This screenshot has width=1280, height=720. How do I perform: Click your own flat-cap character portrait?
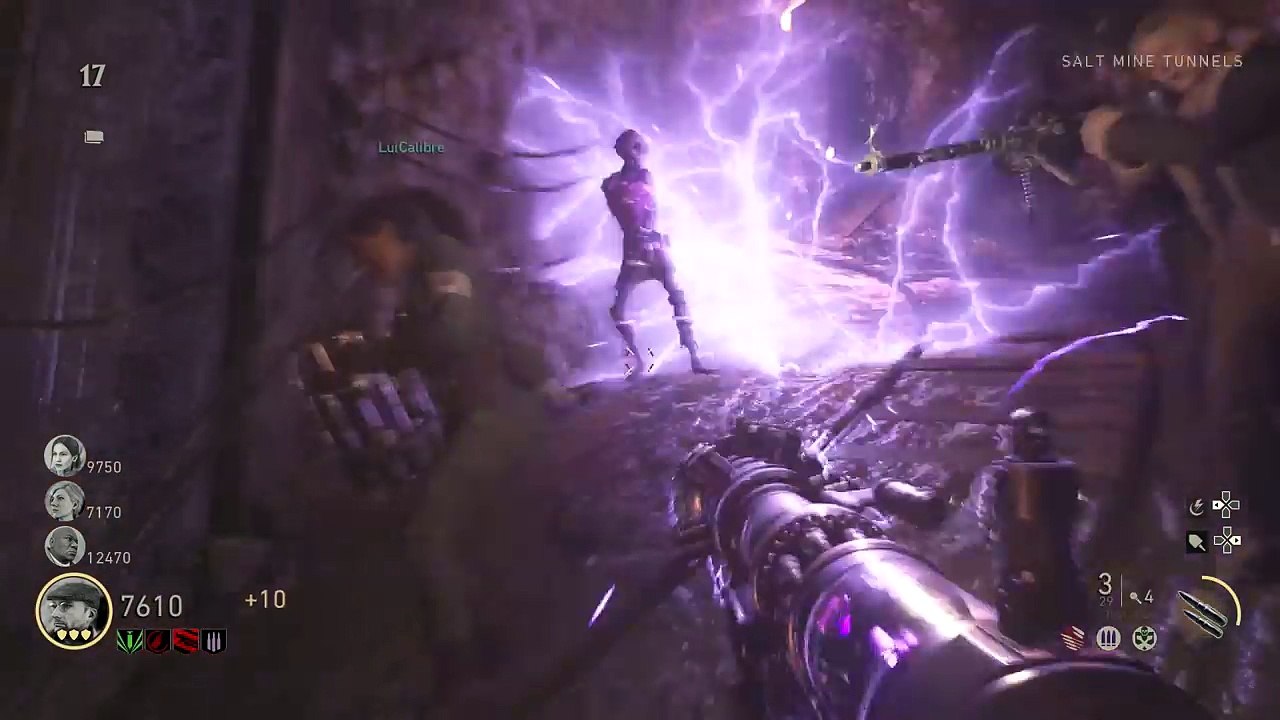pyautogui.click(x=74, y=610)
